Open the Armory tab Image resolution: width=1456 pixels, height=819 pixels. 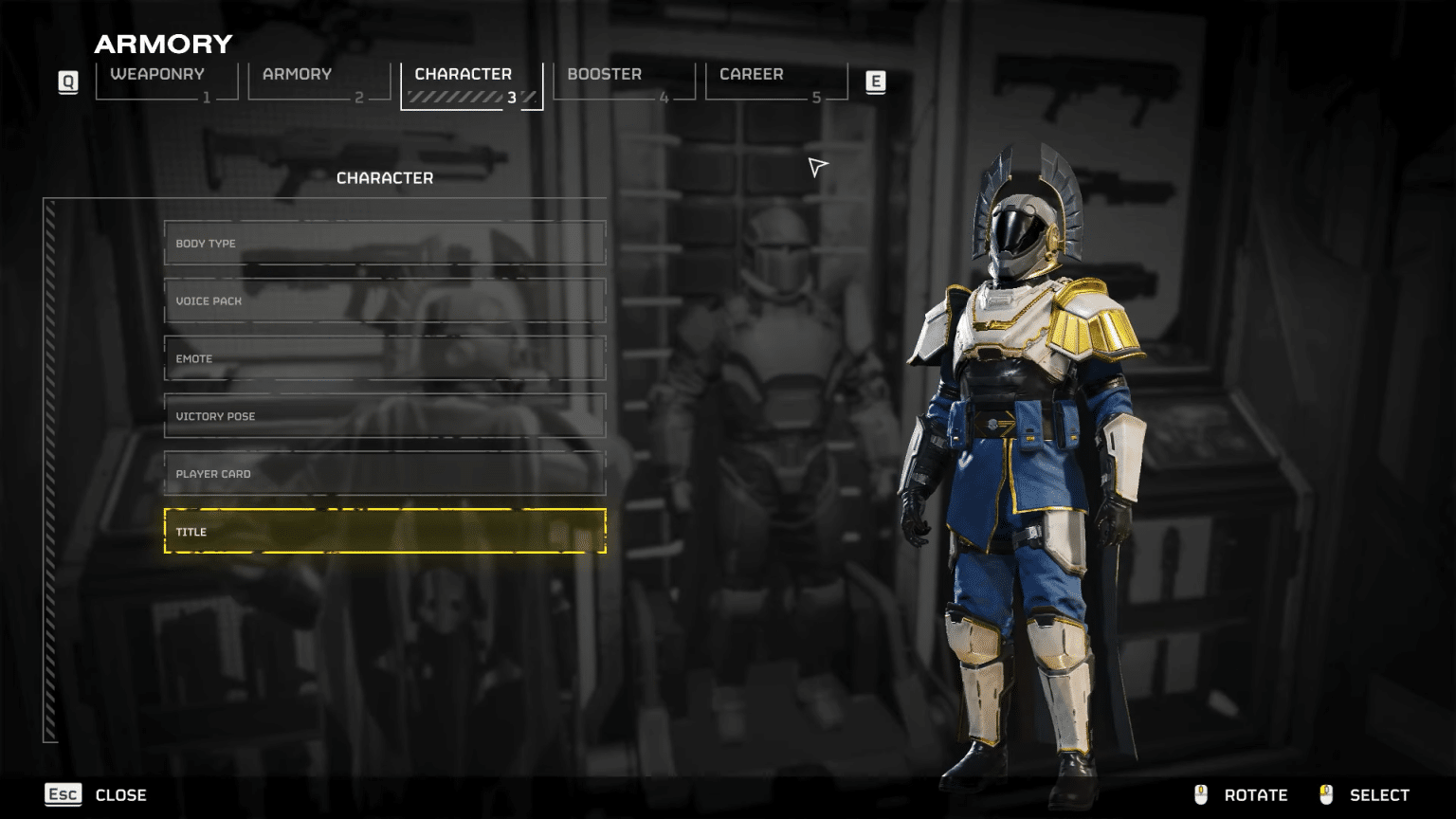point(298,74)
